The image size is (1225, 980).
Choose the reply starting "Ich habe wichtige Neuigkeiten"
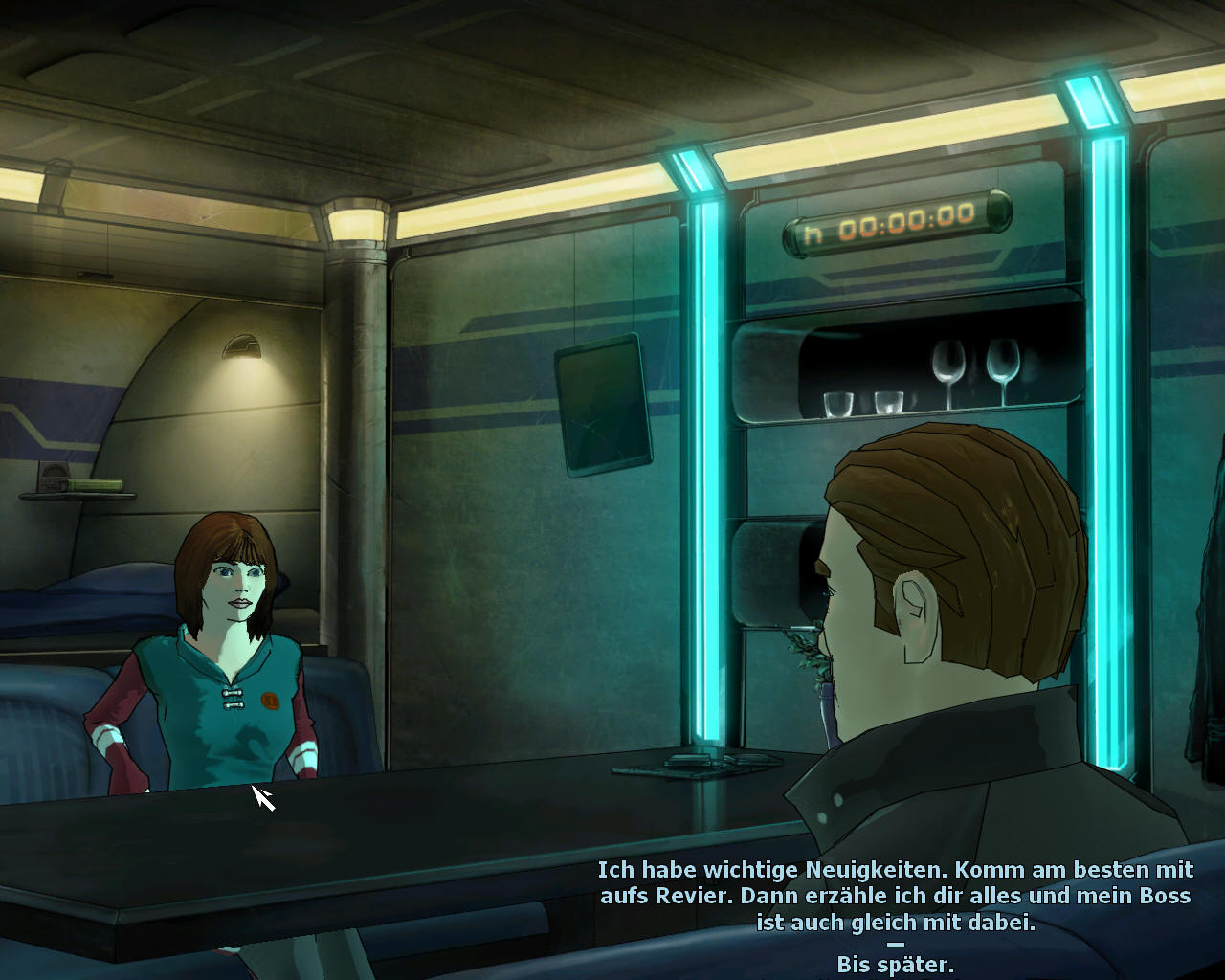[895, 896]
